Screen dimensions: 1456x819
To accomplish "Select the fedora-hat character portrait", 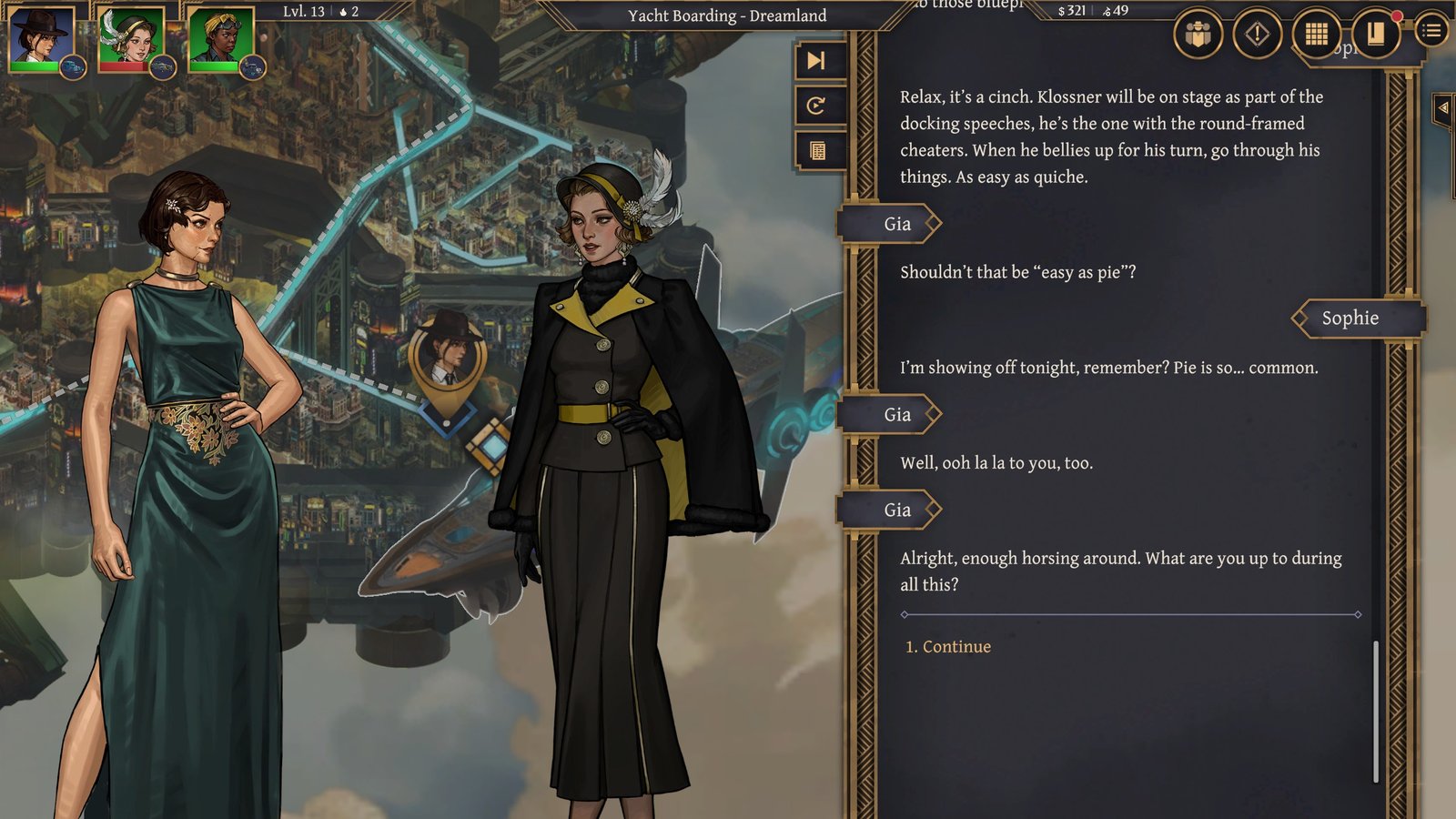I will [42, 38].
